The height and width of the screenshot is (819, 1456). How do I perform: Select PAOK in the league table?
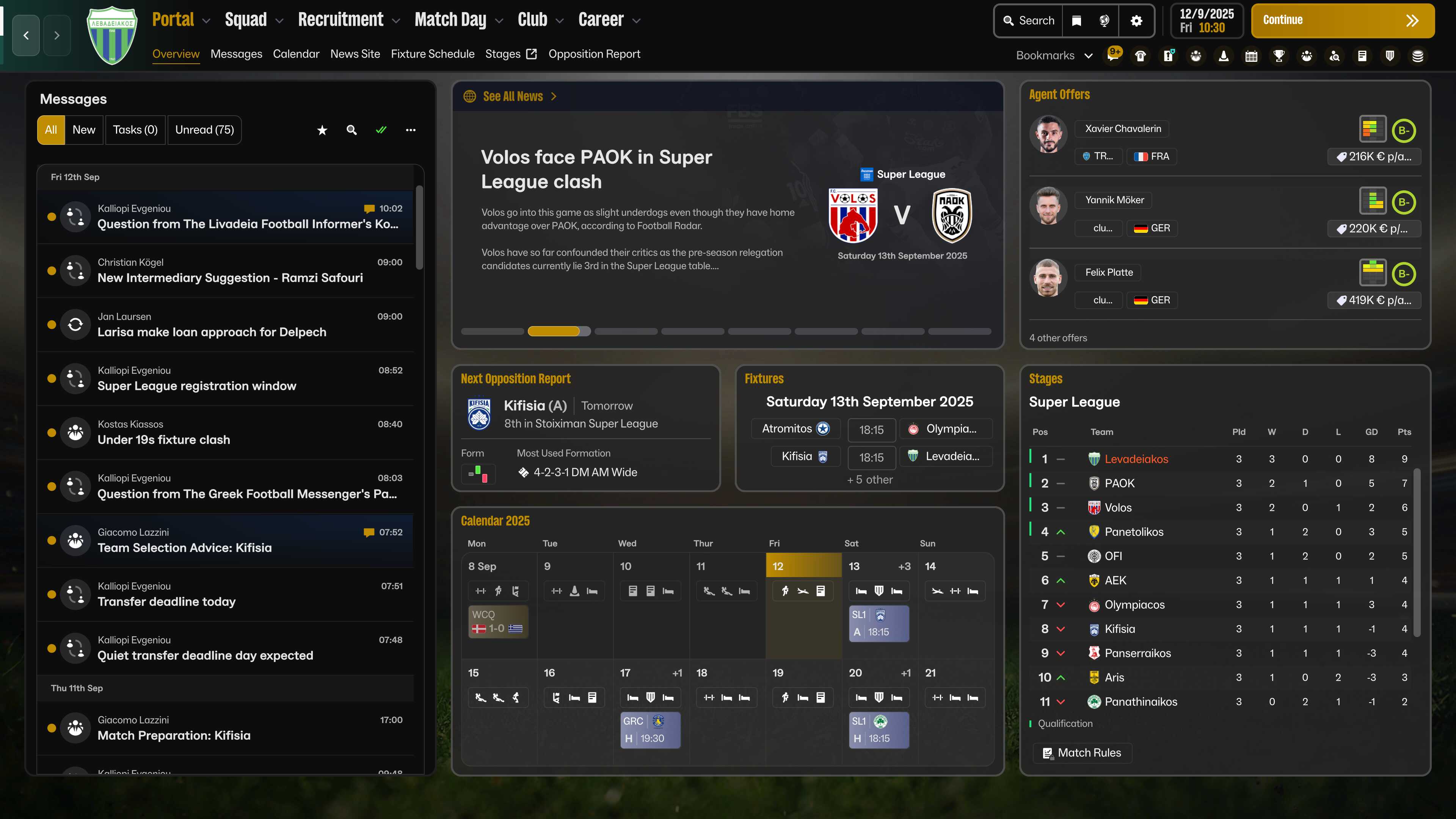click(x=1119, y=483)
